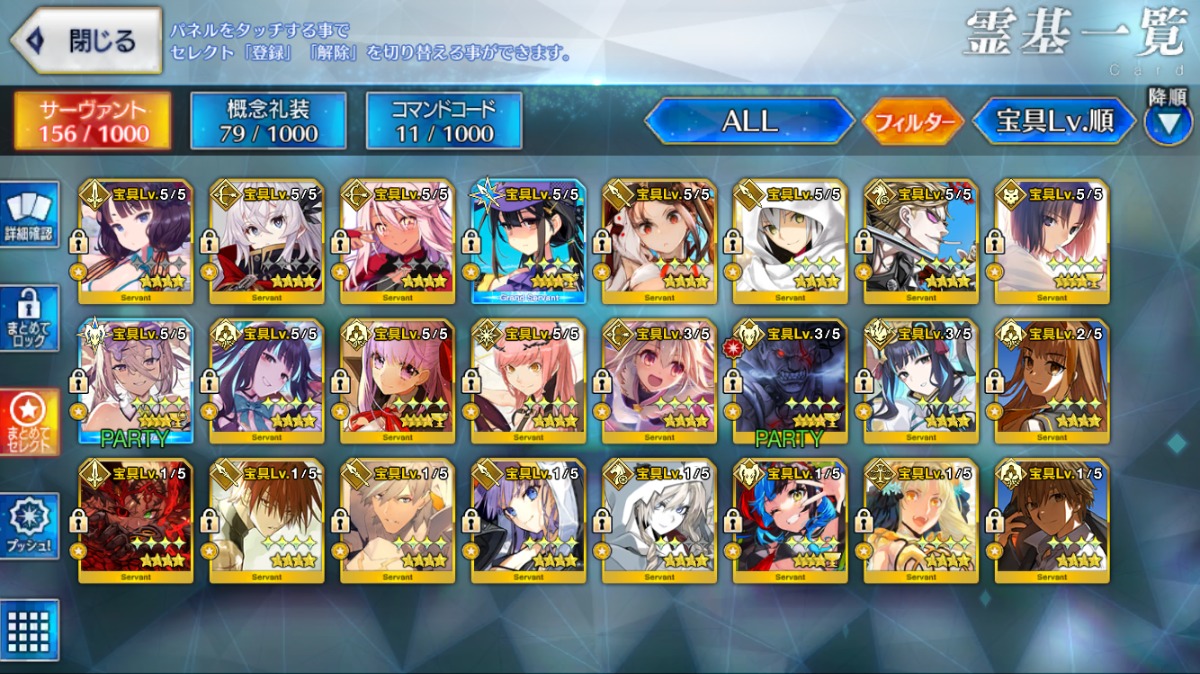Switch to the サーヴァント tab

pos(92,122)
